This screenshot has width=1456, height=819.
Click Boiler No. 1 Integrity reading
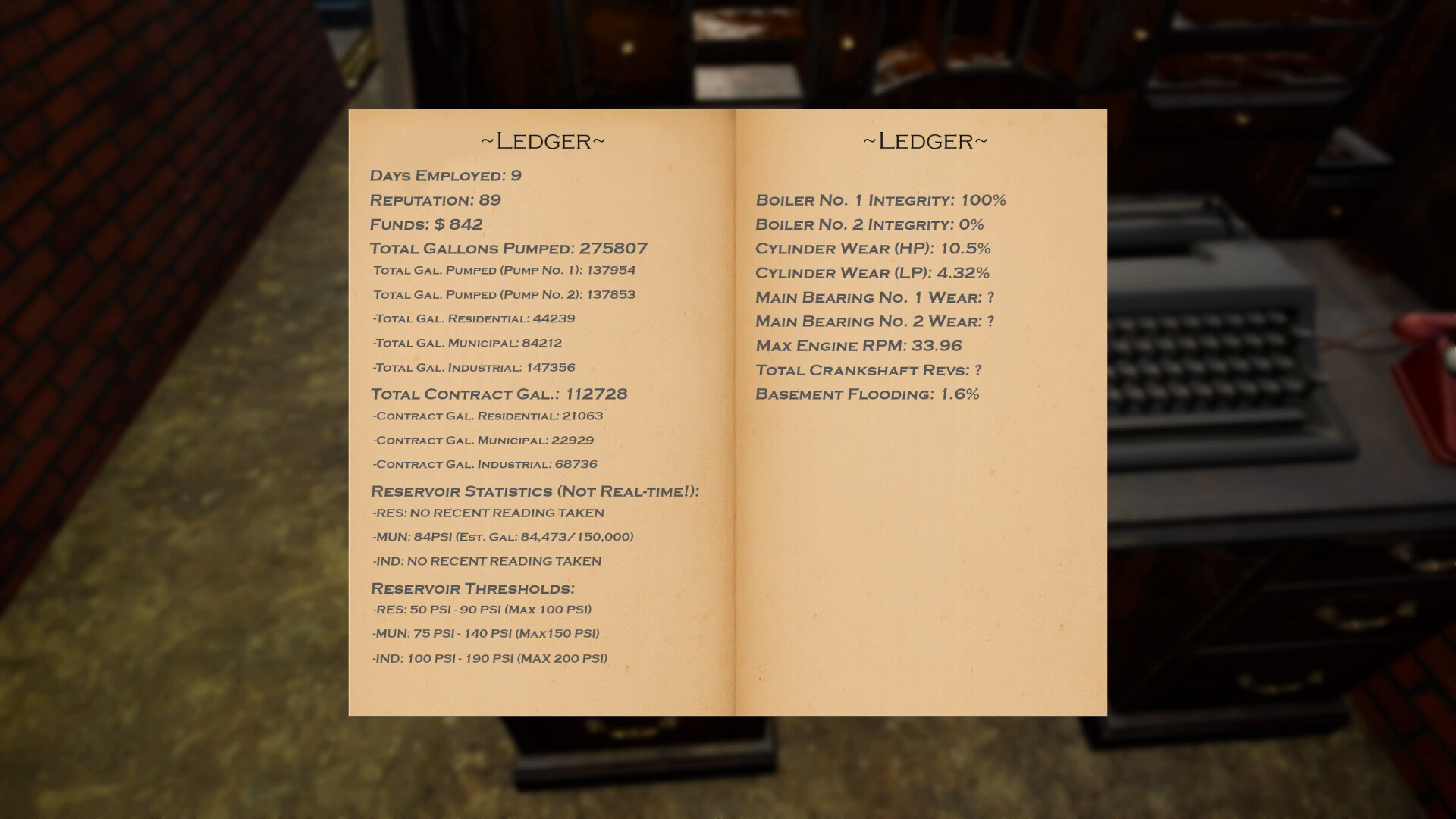click(880, 200)
